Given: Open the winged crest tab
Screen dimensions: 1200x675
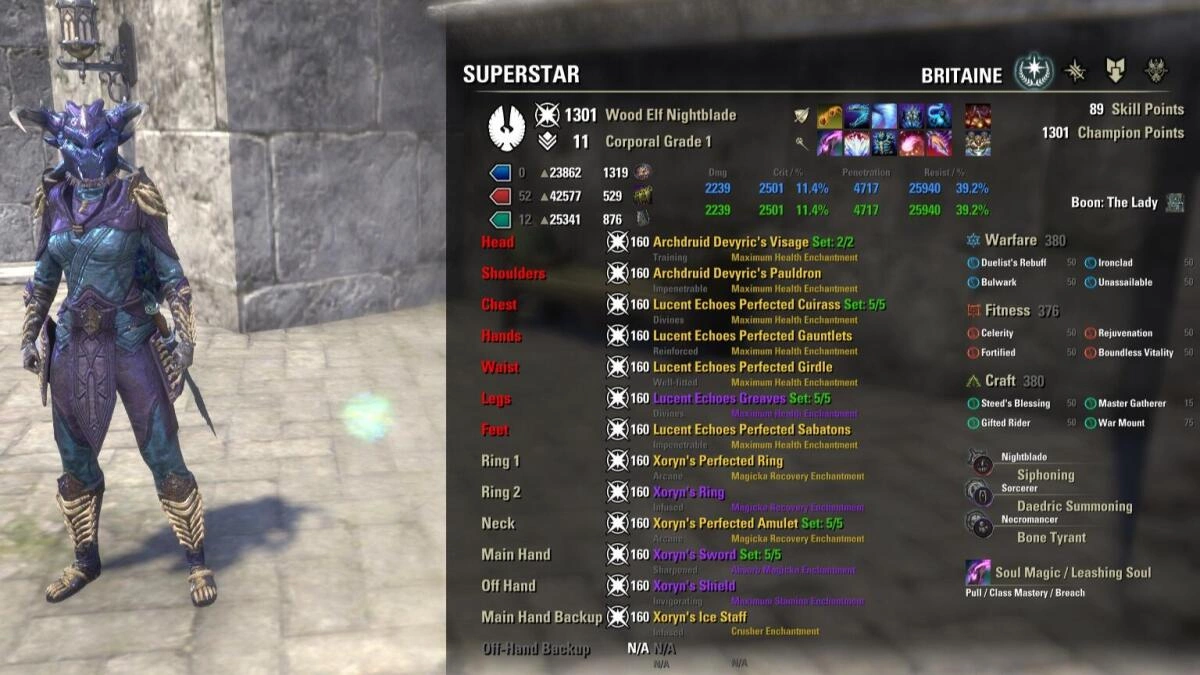Looking at the screenshot, I should (x=1156, y=71).
